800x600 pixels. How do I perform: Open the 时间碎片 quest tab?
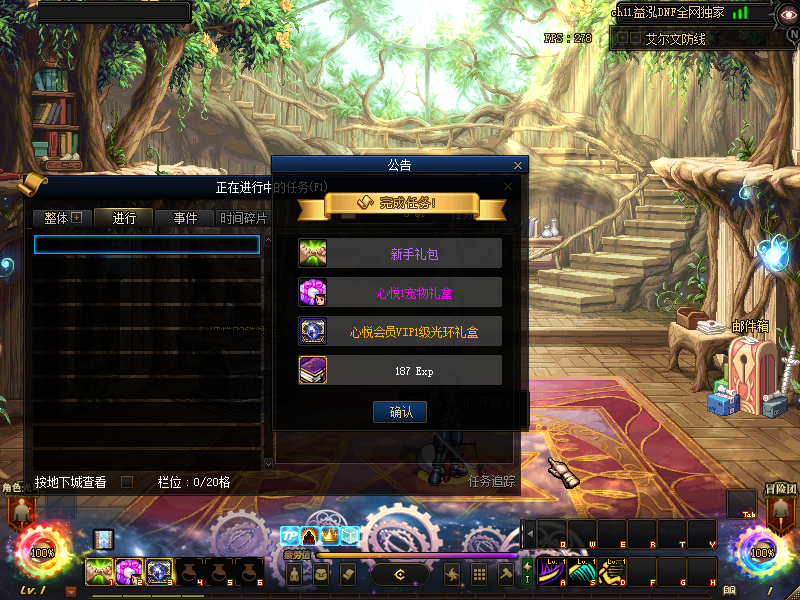coord(243,218)
